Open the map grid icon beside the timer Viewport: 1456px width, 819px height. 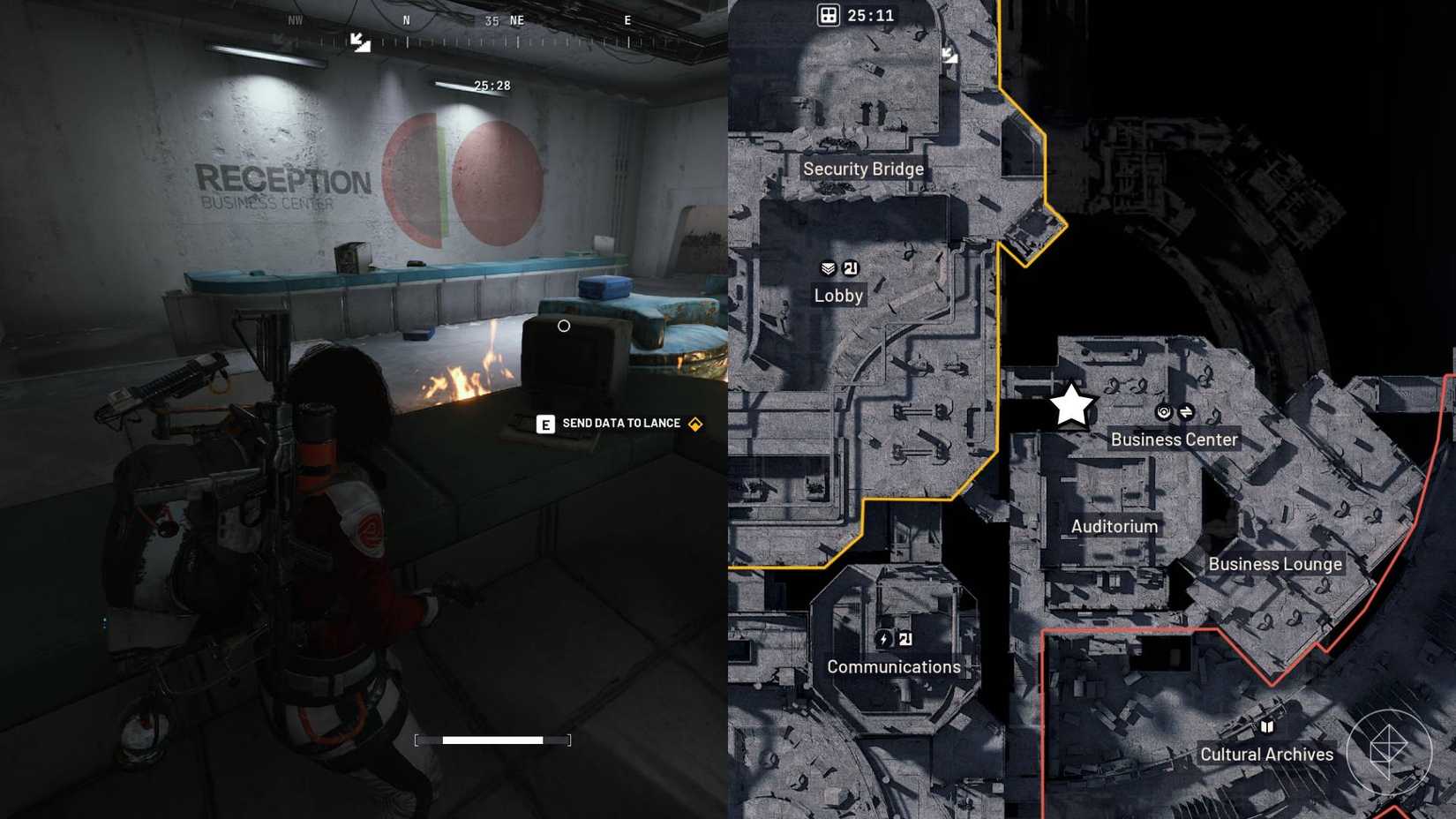click(x=828, y=15)
